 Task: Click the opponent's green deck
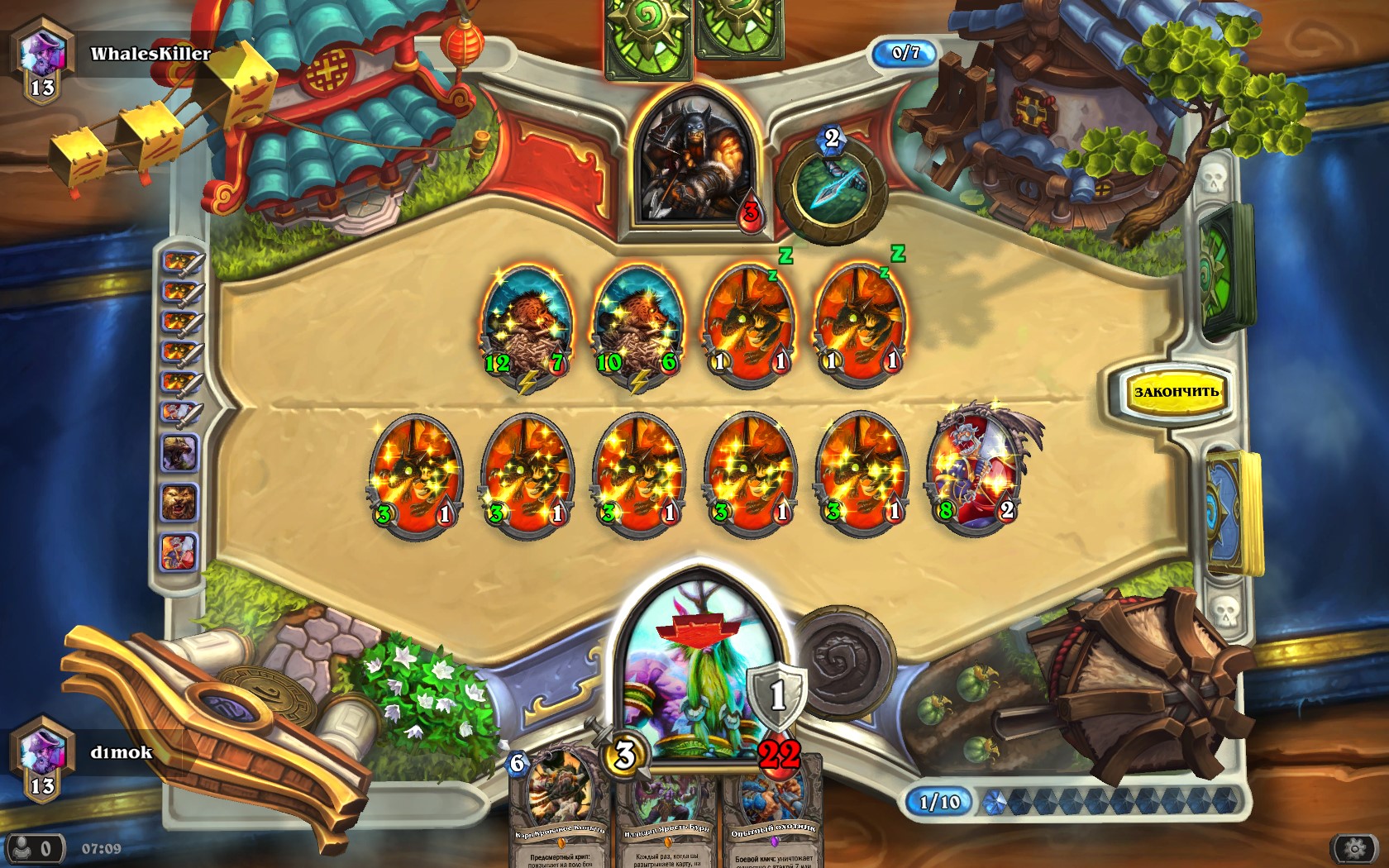(1227, 269)
